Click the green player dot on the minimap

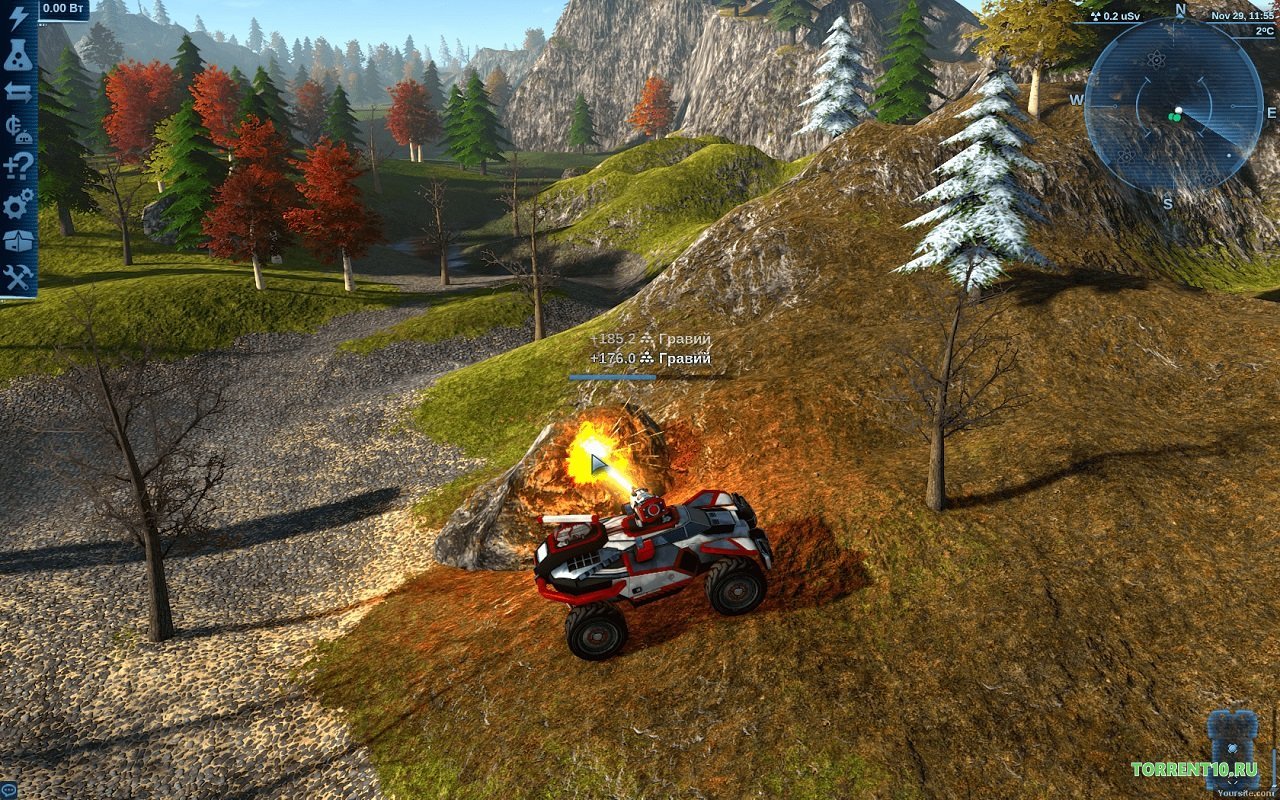point(1176,116)
